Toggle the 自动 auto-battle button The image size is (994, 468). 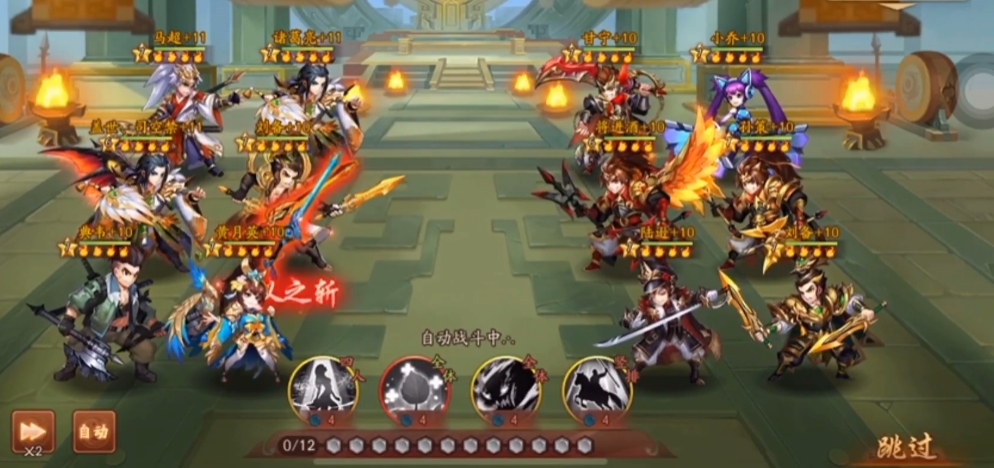(94, 431)
